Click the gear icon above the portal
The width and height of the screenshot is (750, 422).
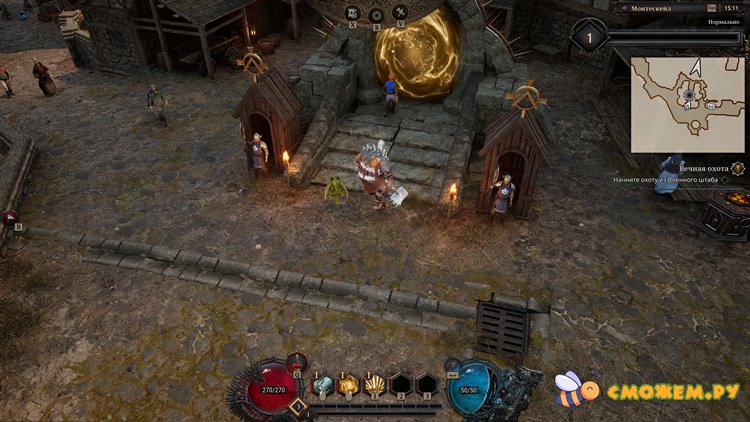point(377,14)
